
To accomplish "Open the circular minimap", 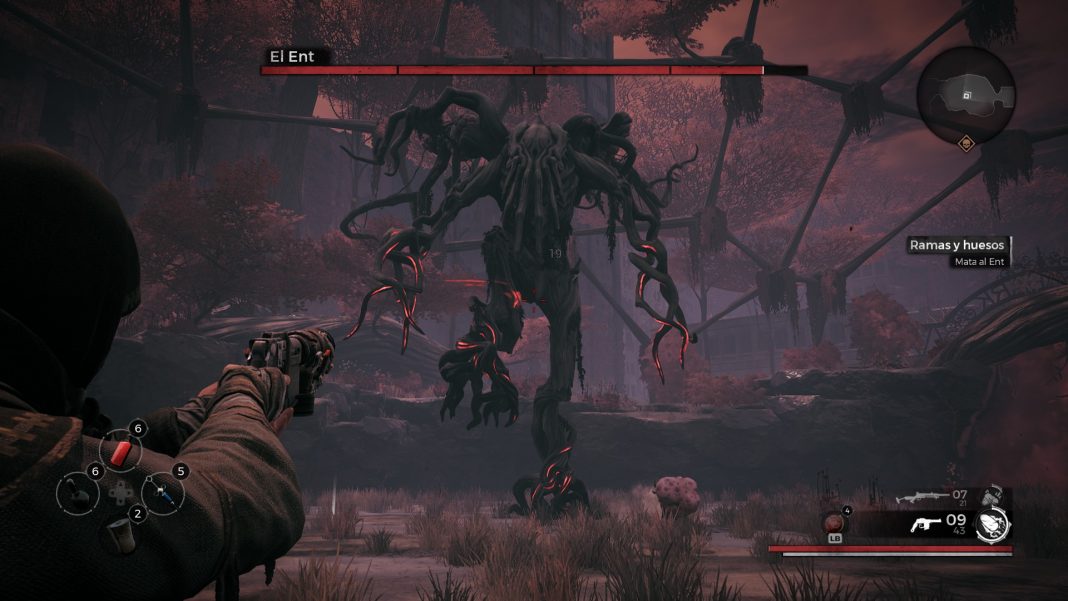I will (965, 95).
